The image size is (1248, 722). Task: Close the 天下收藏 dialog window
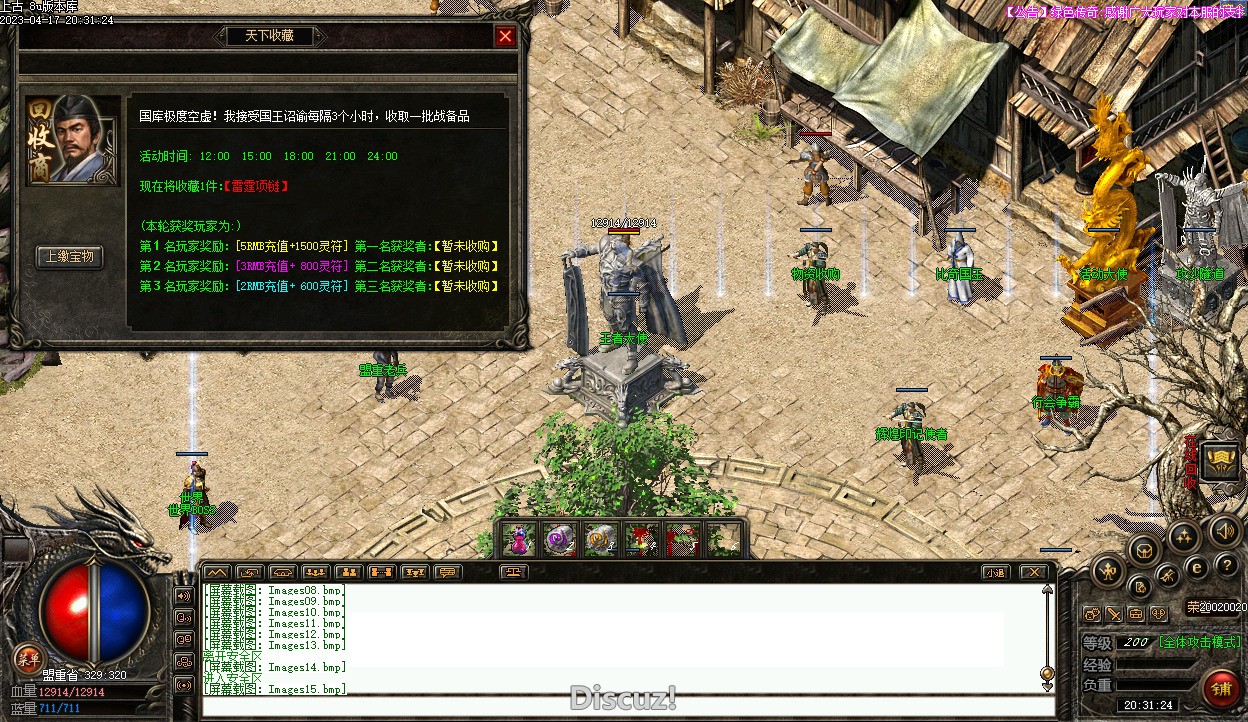coord(505,37)
